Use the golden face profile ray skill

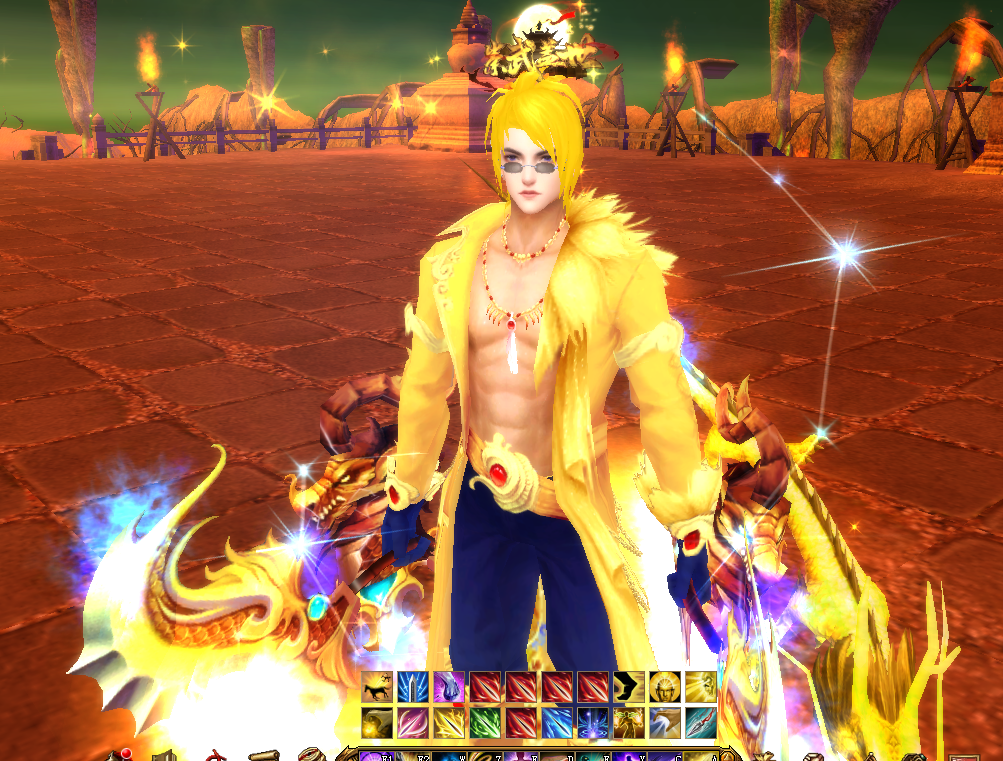click(701, 687)
